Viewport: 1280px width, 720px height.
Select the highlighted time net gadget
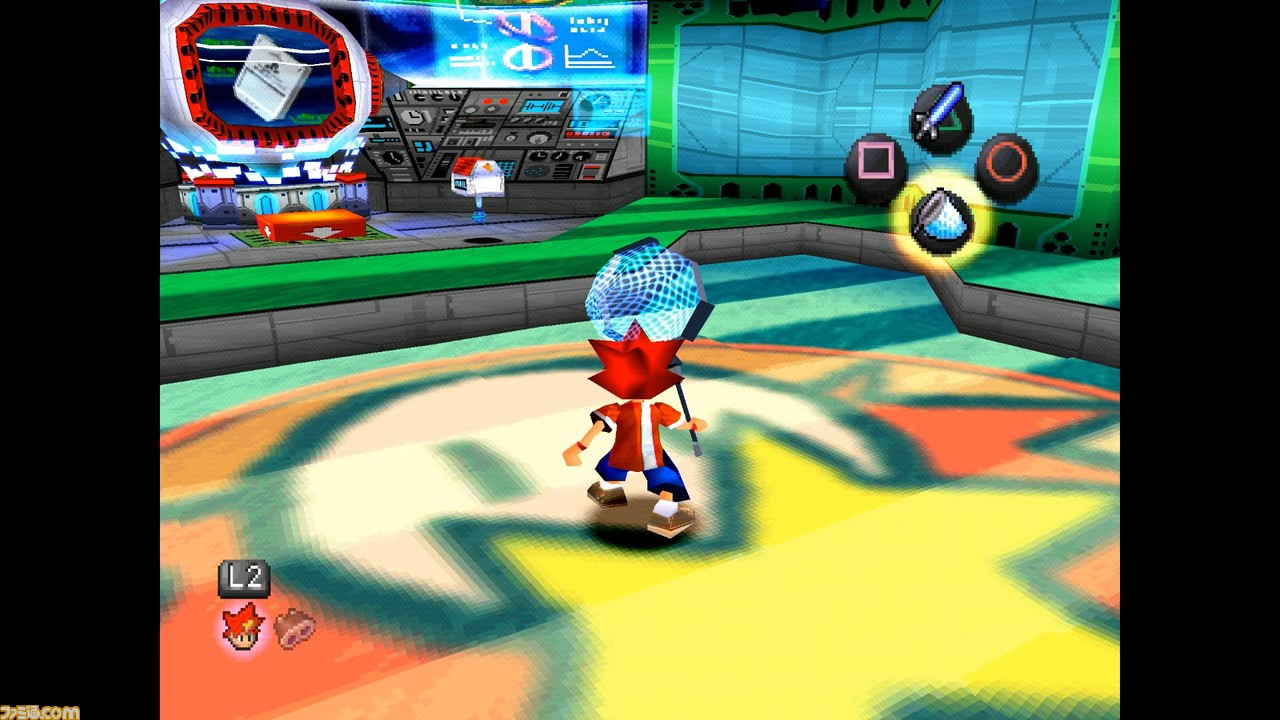[x=939, y=221]
